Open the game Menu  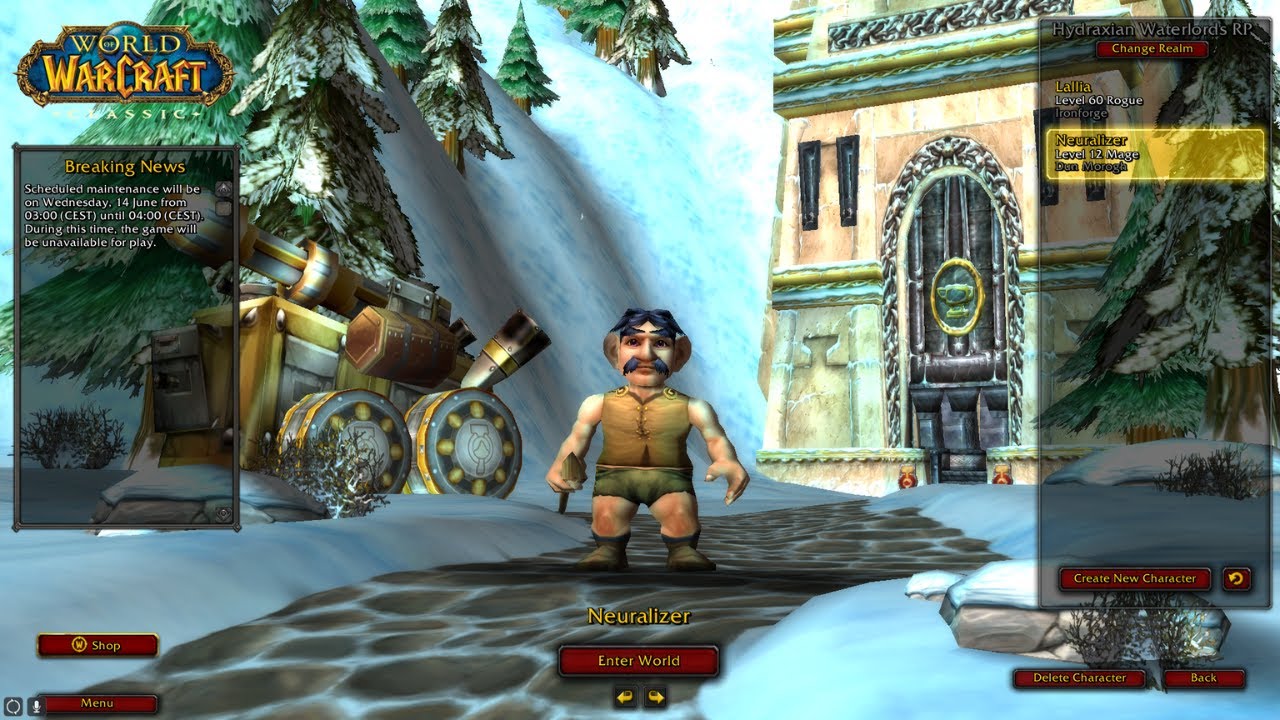click(x=97, y=703)
